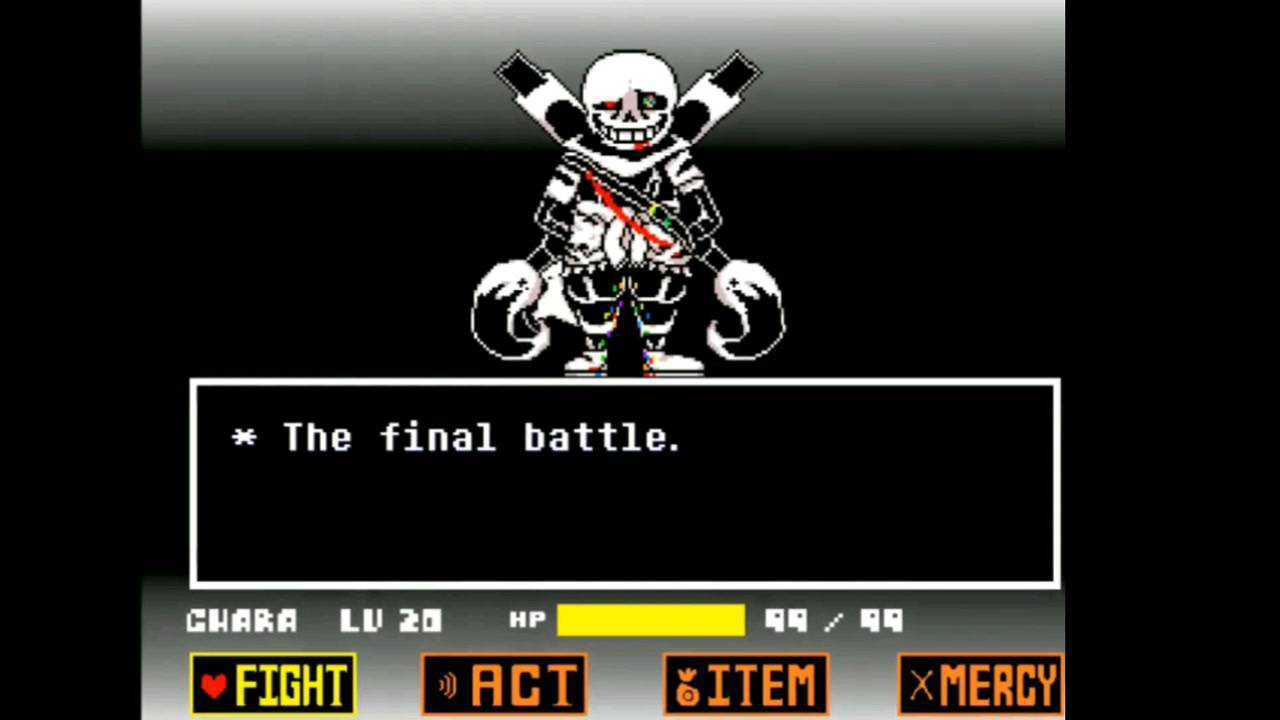Click the X icon on the MERCY button
The image size is (1280, 720).
pos(921,684)
